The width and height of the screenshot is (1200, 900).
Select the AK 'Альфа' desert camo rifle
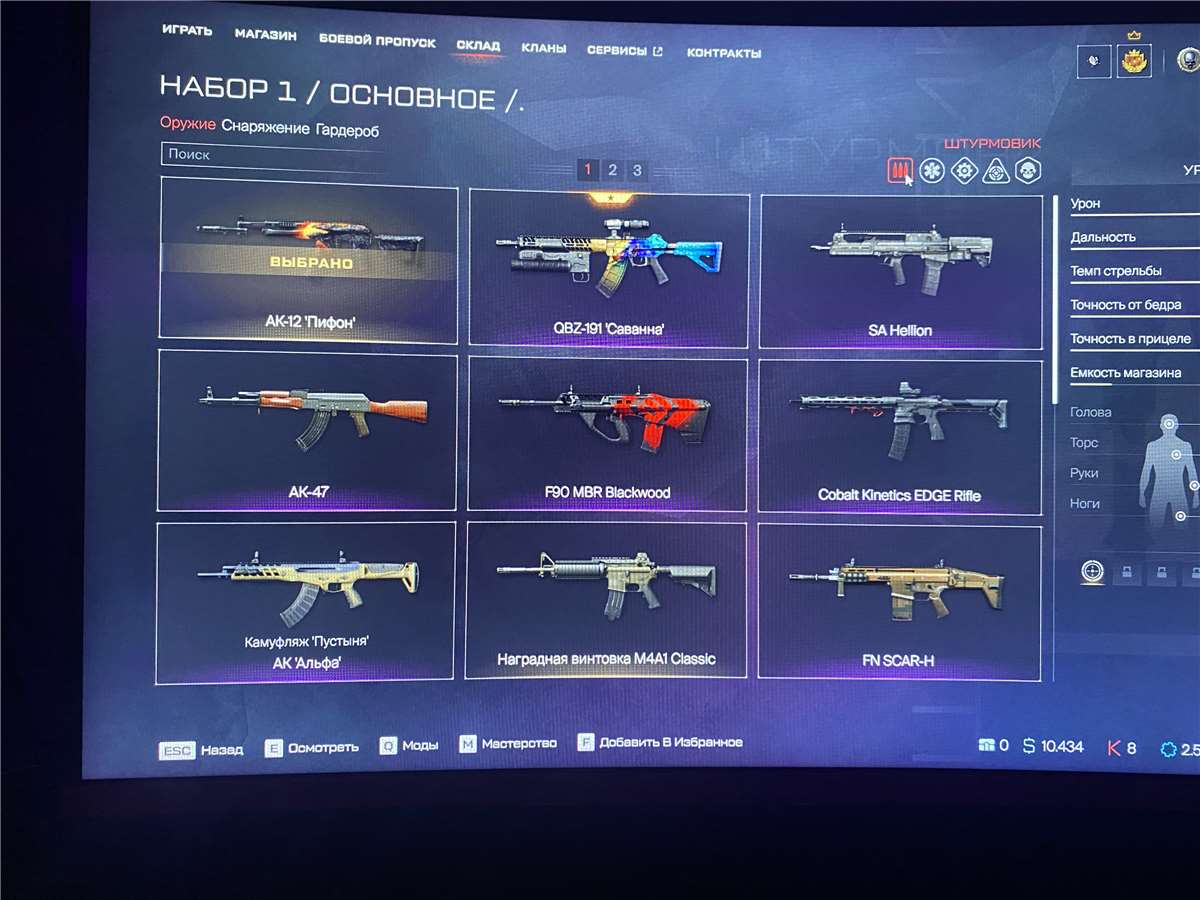pyautogui.click(x=306, y=601)
